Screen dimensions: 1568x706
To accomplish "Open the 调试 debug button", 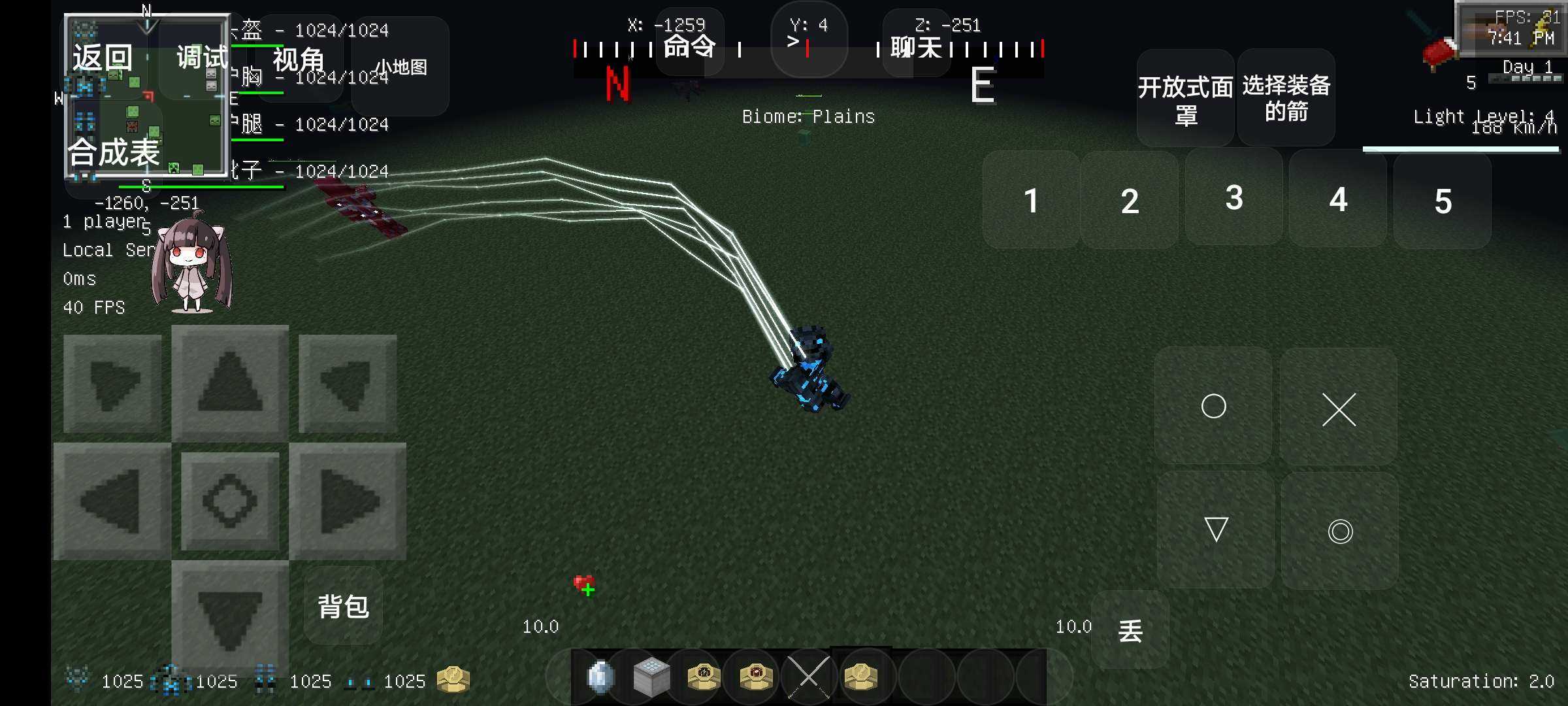I will click(201, 58).
